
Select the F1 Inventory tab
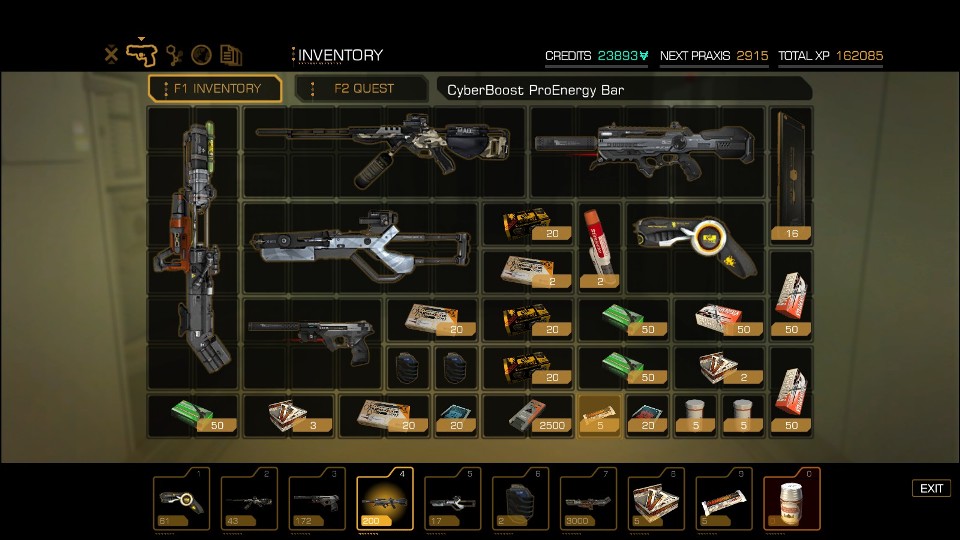coord(215,88)
